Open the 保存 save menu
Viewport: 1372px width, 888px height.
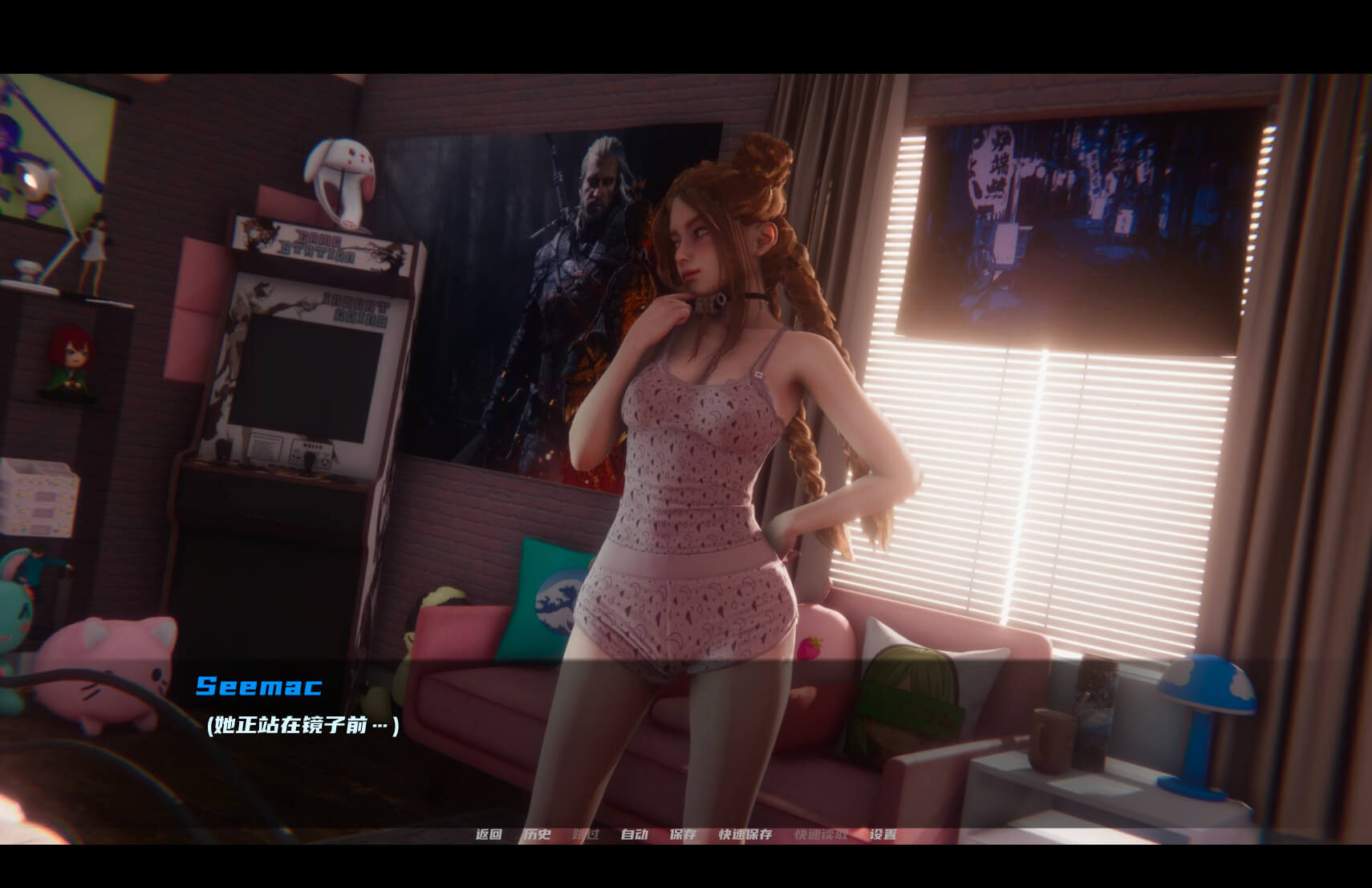coord(683,834)
